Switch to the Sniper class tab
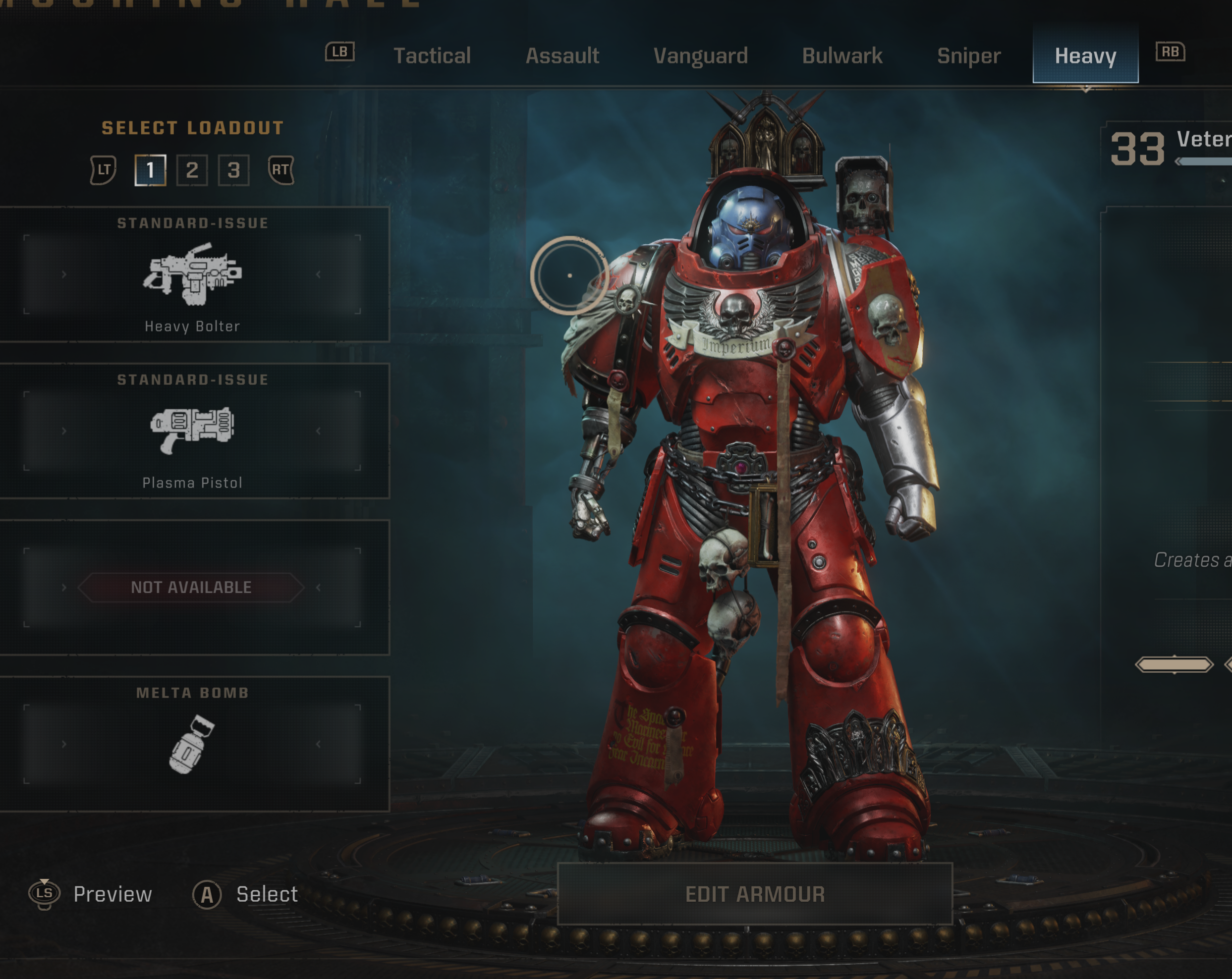 tap(968, 56)
